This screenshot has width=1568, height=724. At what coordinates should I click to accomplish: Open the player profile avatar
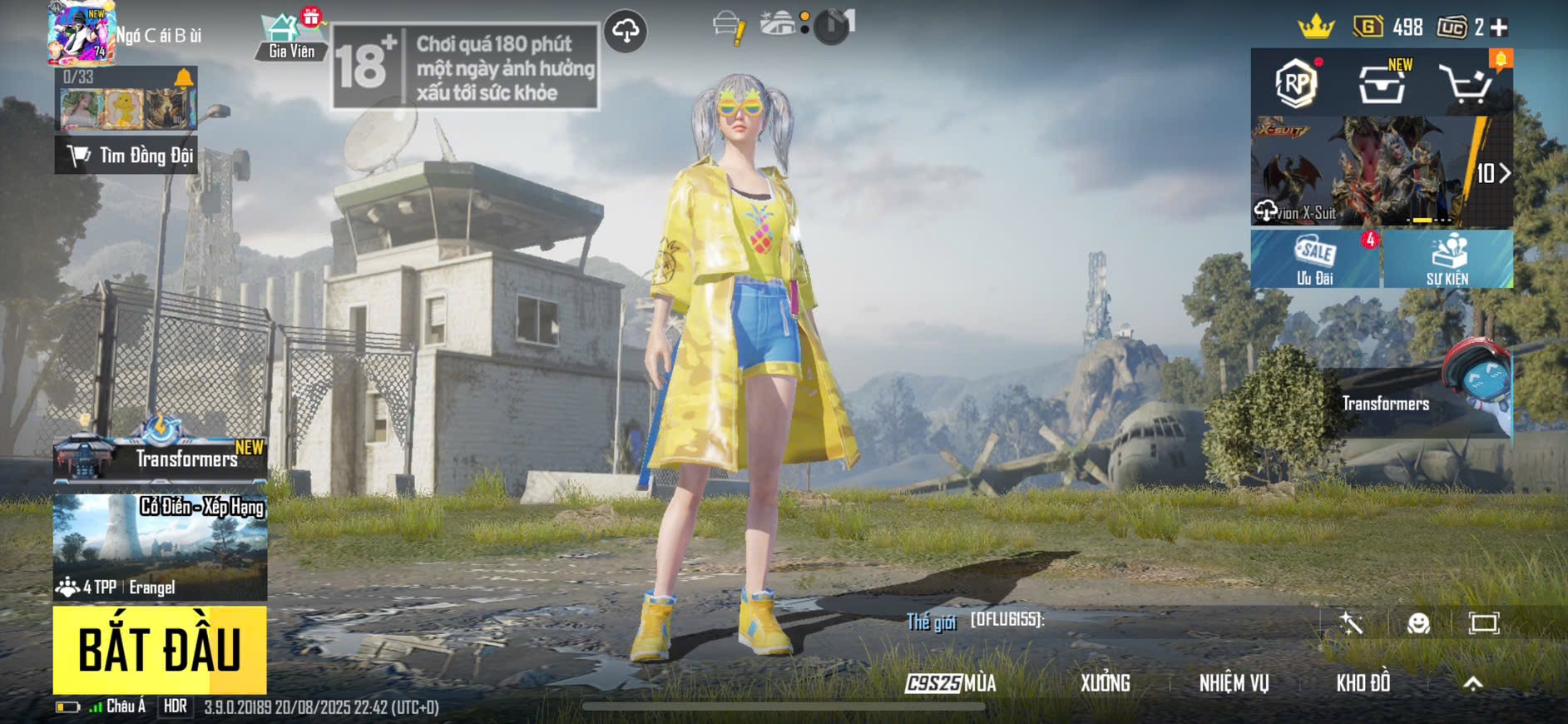coord(81,33)
